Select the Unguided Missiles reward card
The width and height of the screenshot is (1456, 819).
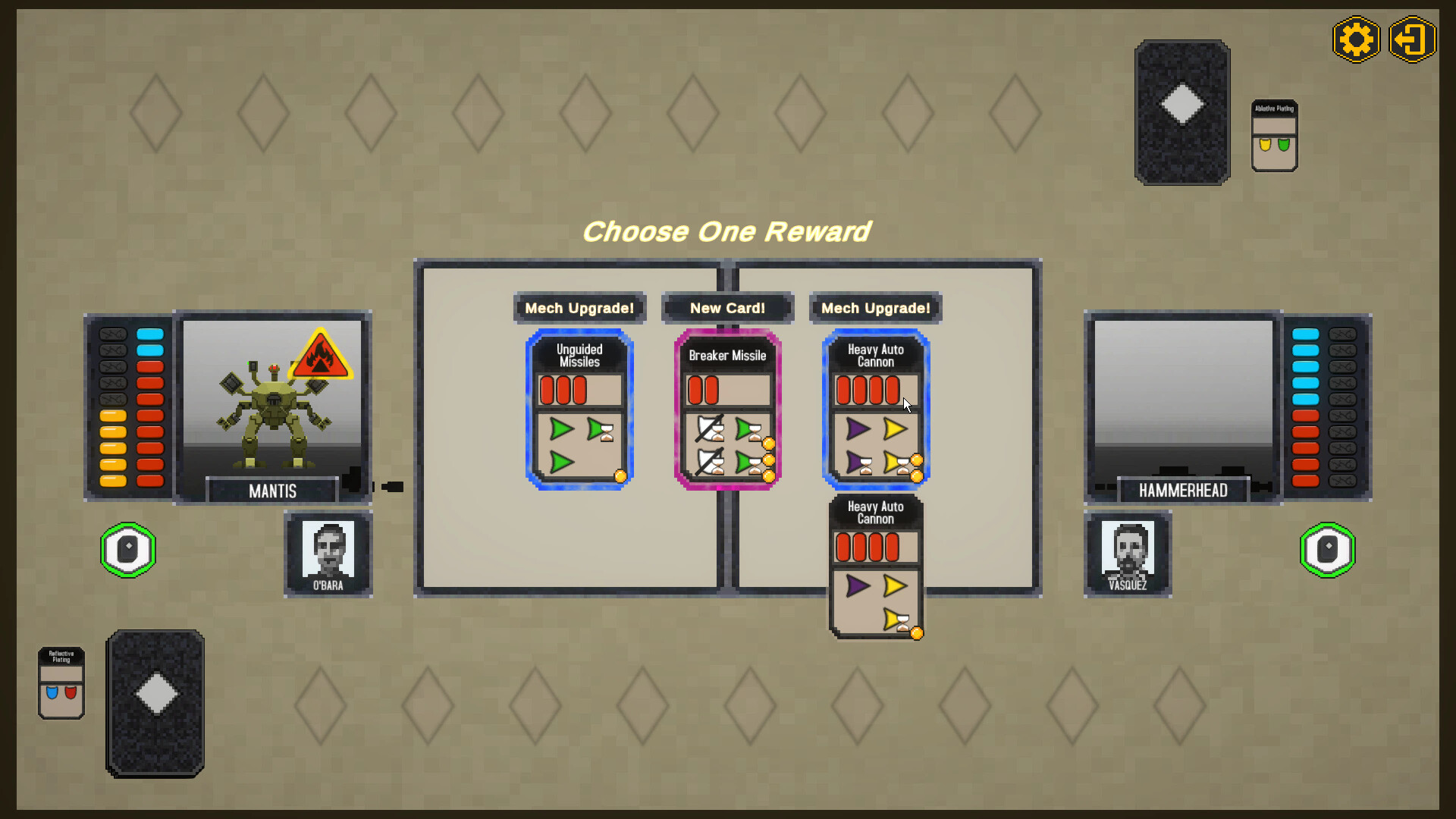pyautogui.click(x=579, y=409)
